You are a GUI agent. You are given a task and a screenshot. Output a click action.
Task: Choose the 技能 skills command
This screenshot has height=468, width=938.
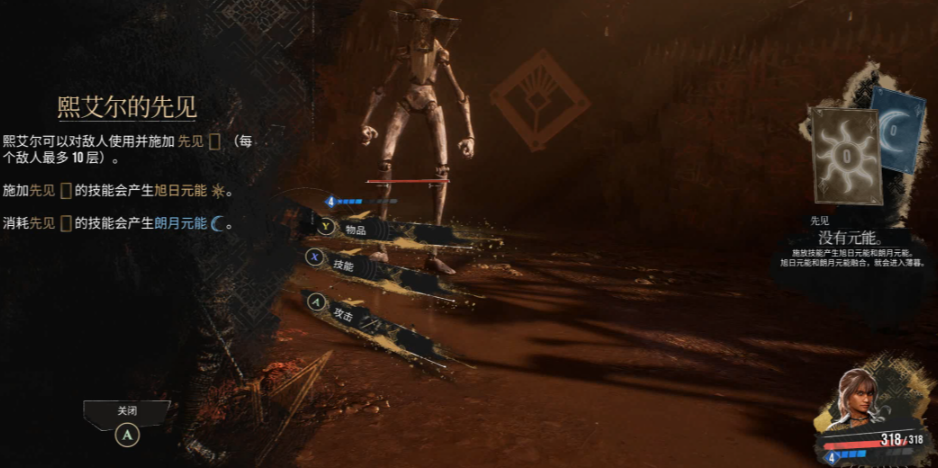click(x=344, y=267)
